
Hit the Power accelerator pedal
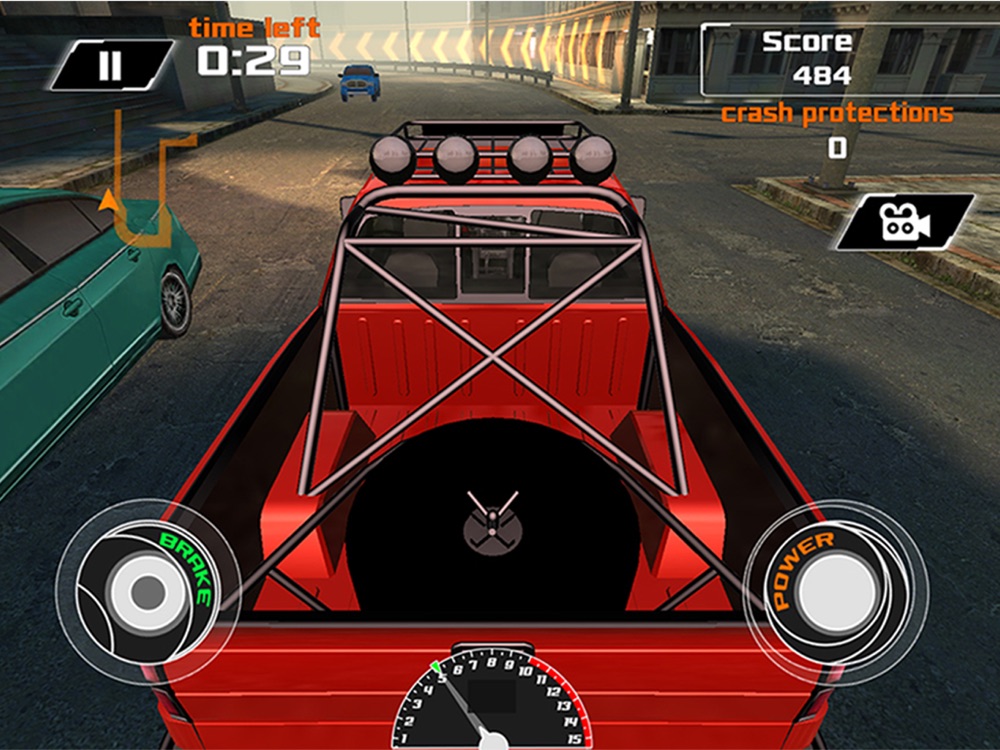click(836, 592)
